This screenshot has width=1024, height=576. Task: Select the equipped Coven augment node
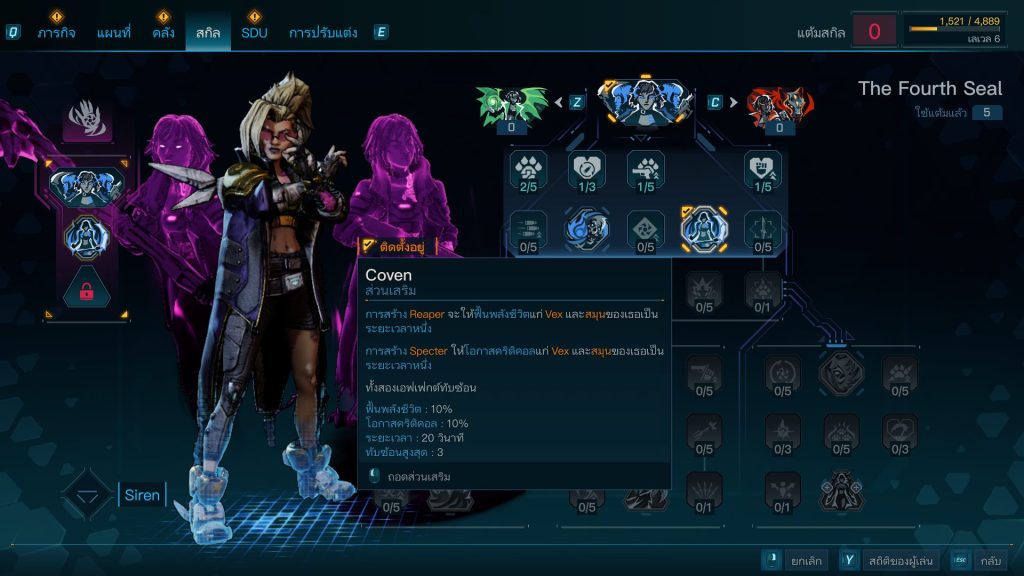[x=703, y=227]
